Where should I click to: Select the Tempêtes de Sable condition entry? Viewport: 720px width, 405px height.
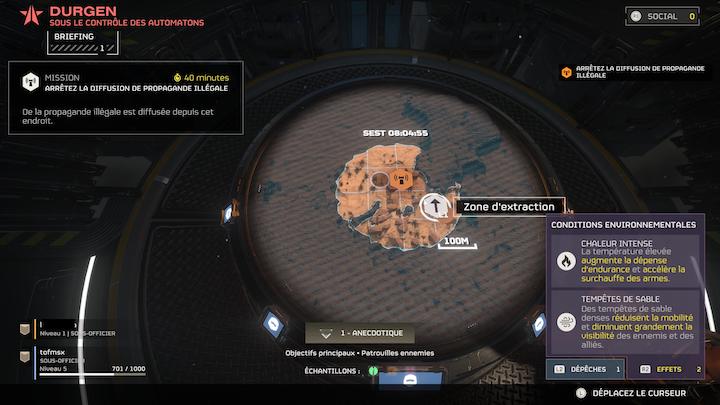point(625,318)
